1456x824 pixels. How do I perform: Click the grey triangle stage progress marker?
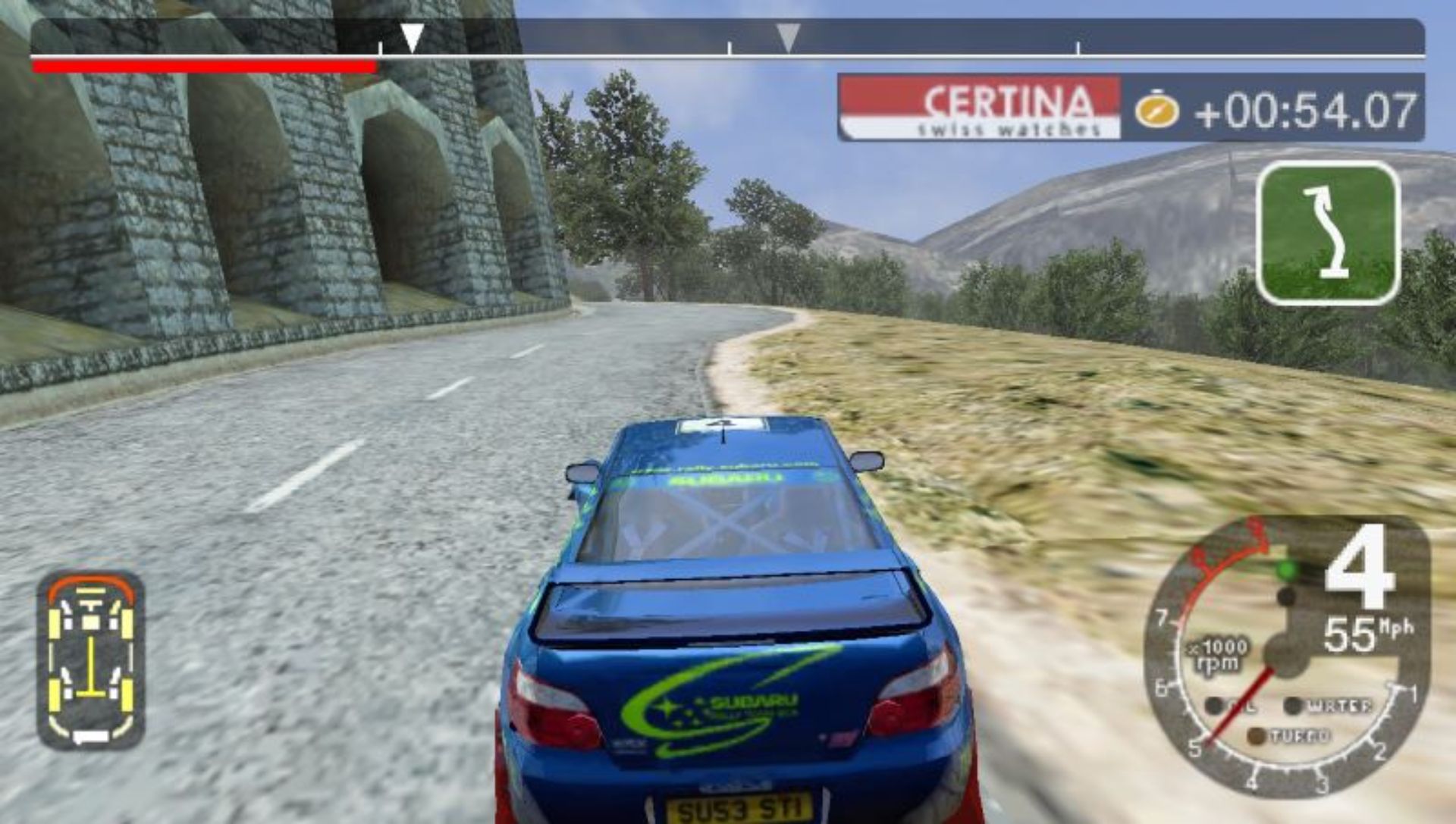coord(788,37)
